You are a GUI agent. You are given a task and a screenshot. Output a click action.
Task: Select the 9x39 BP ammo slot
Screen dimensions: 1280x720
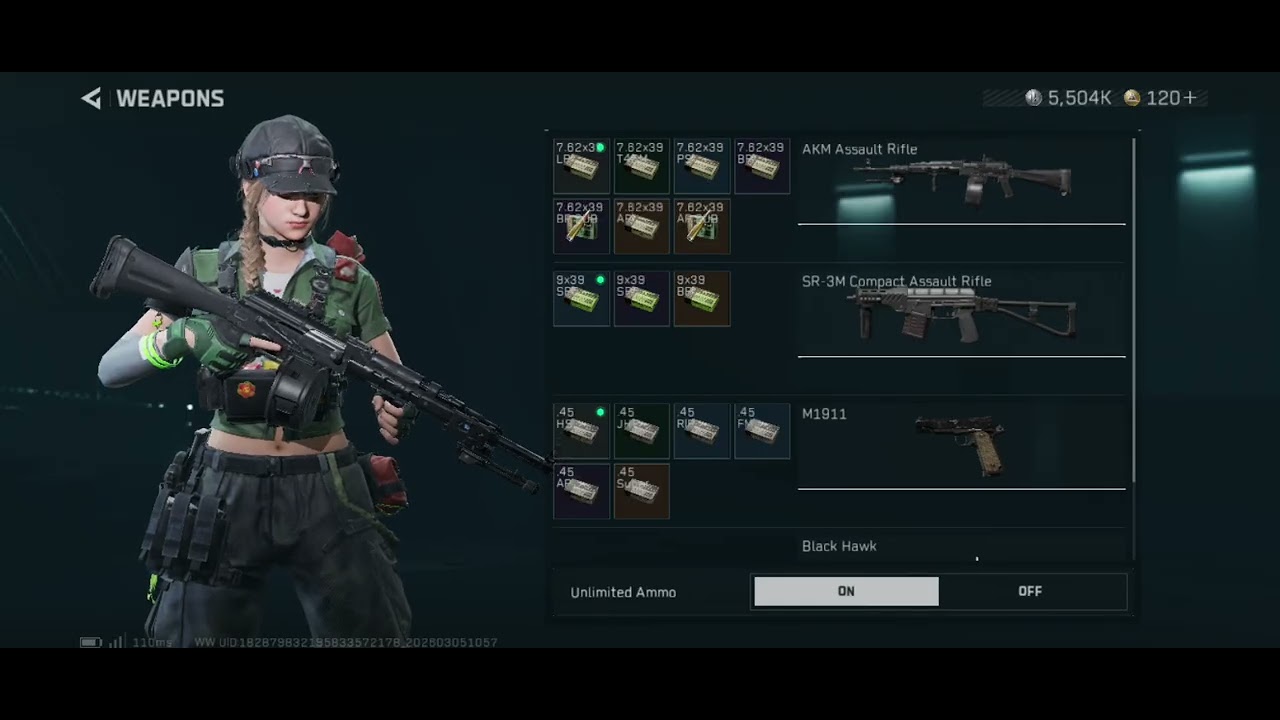(701, 298)
